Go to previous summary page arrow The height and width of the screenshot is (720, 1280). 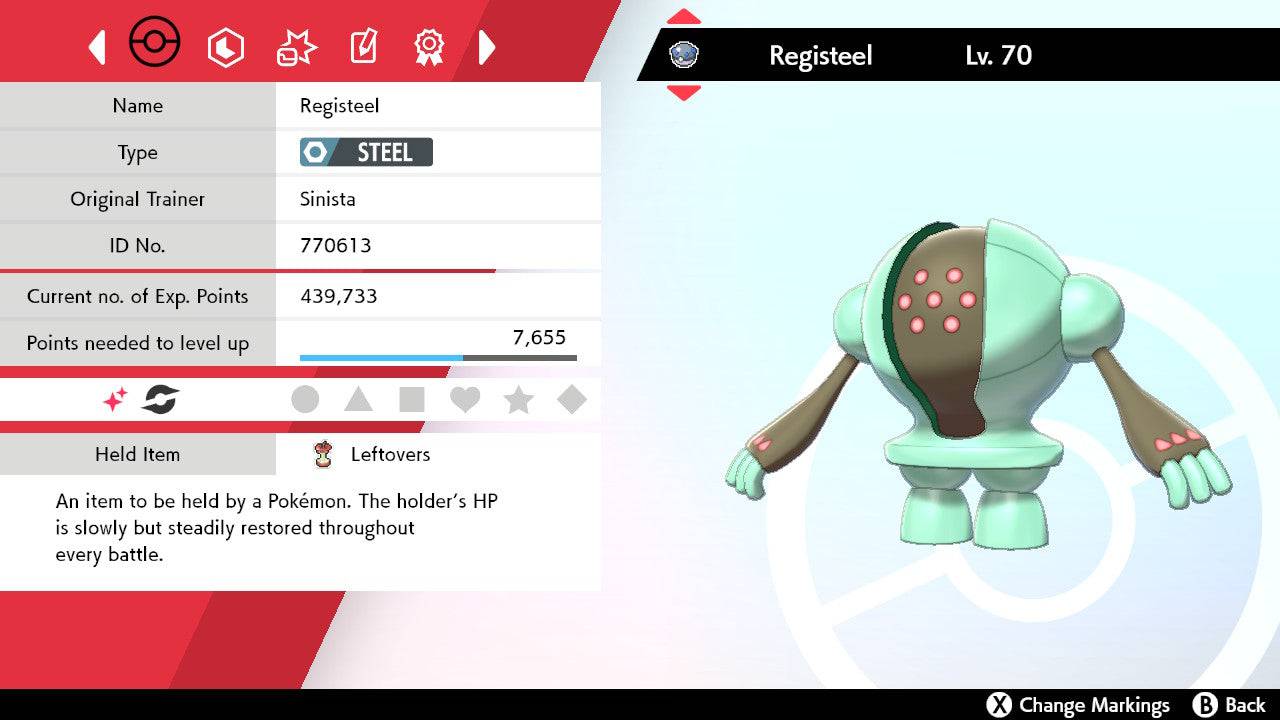[97, 47]
